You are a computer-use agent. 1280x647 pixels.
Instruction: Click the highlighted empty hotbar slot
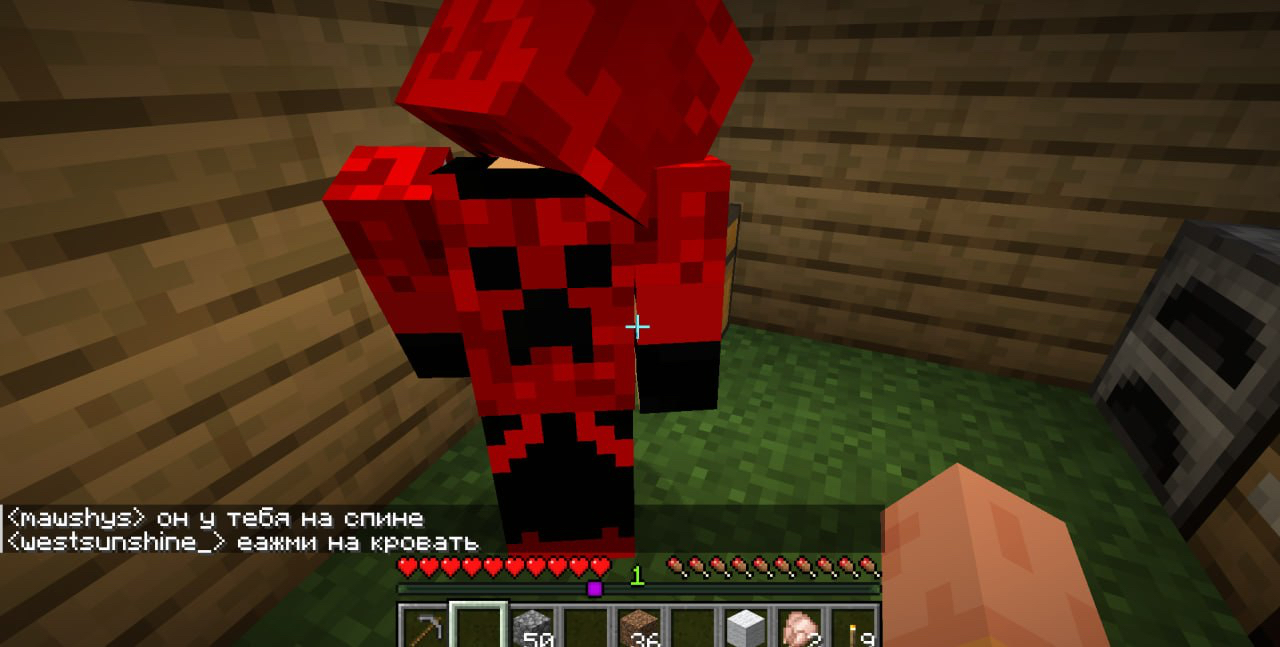click(x=479, y=627)
